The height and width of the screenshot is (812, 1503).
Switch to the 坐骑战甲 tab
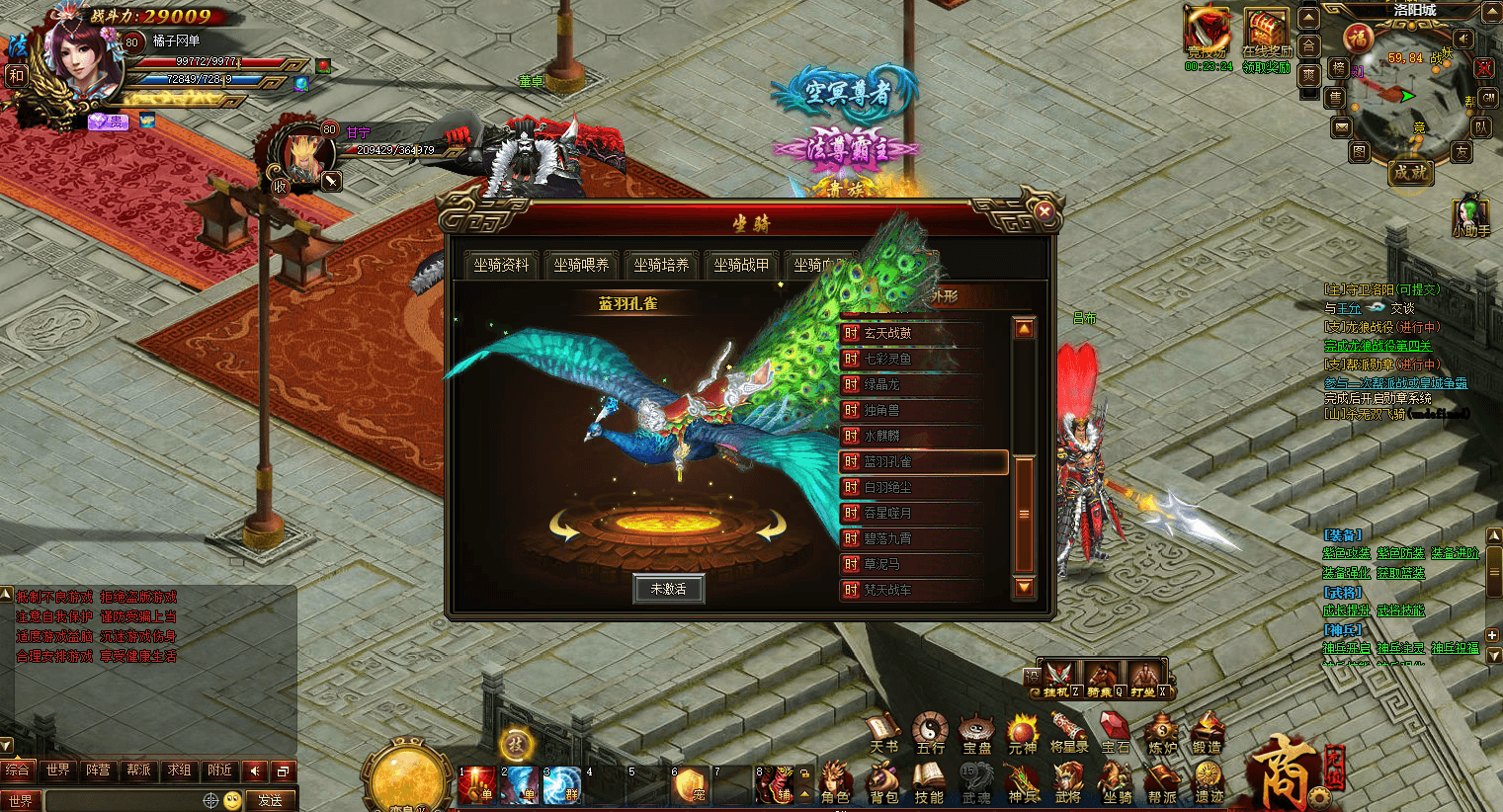point(741,265)
